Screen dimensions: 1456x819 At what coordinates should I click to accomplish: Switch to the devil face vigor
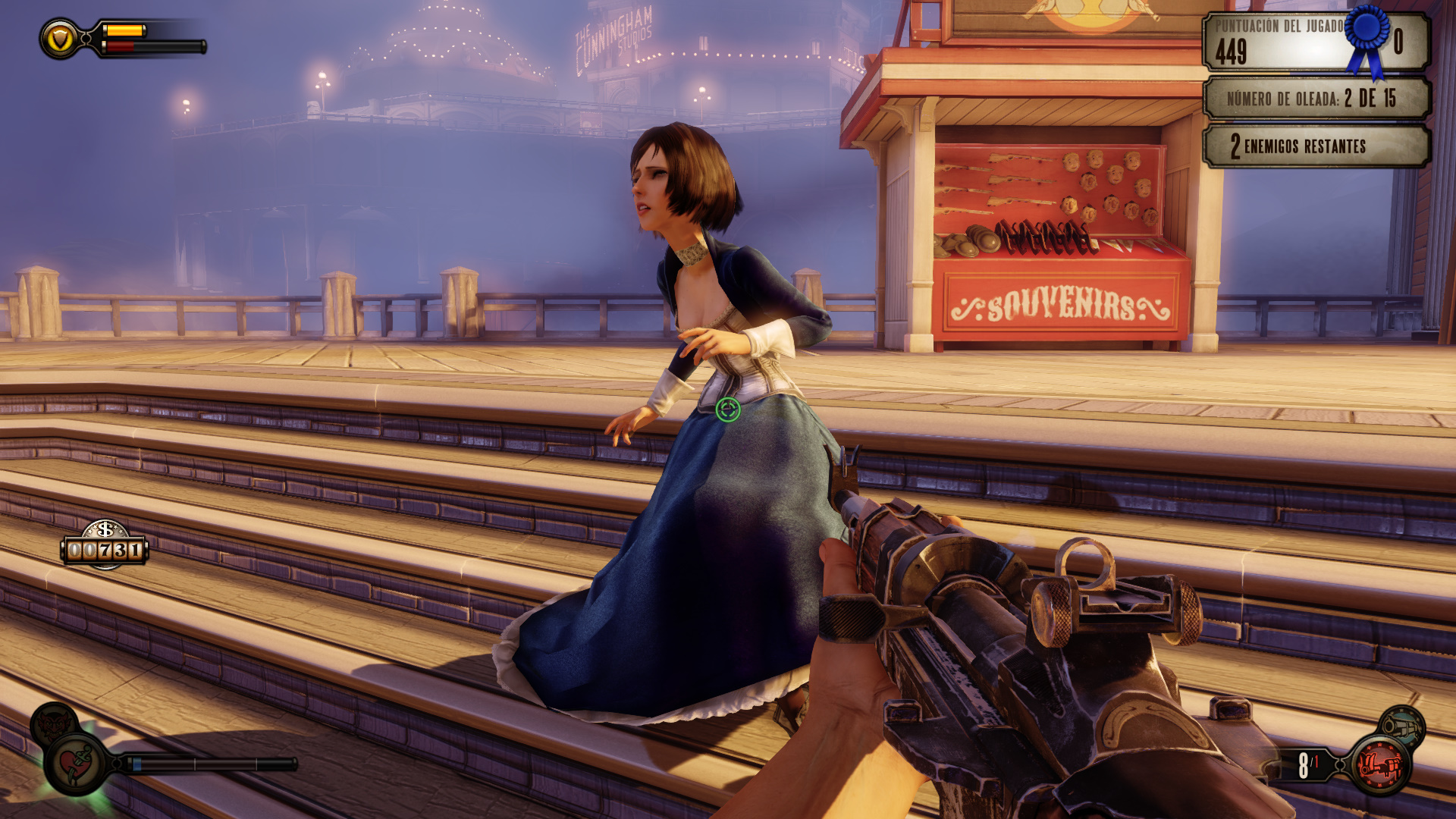point(54,723)
